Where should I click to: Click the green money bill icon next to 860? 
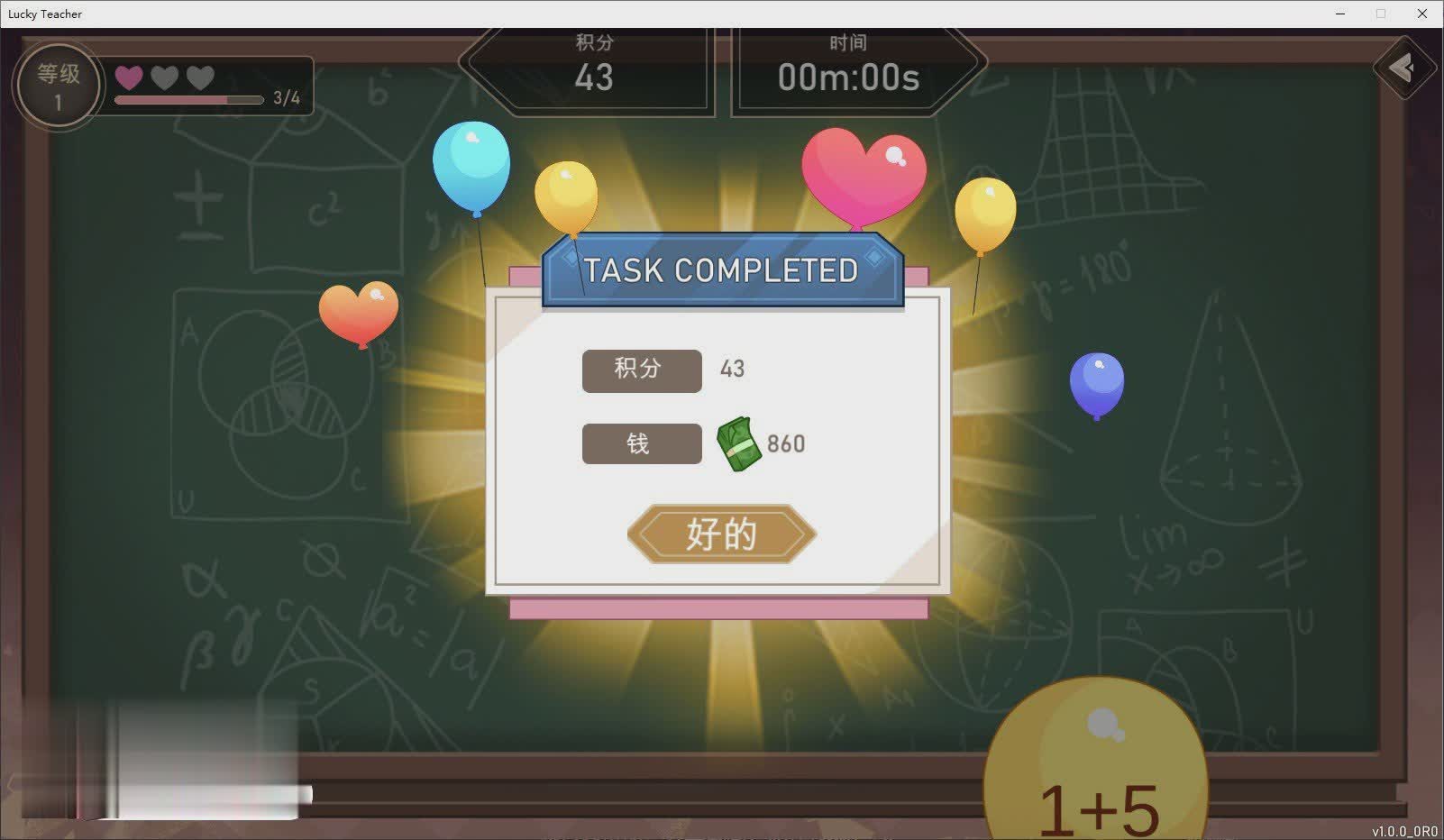(741, 443)
